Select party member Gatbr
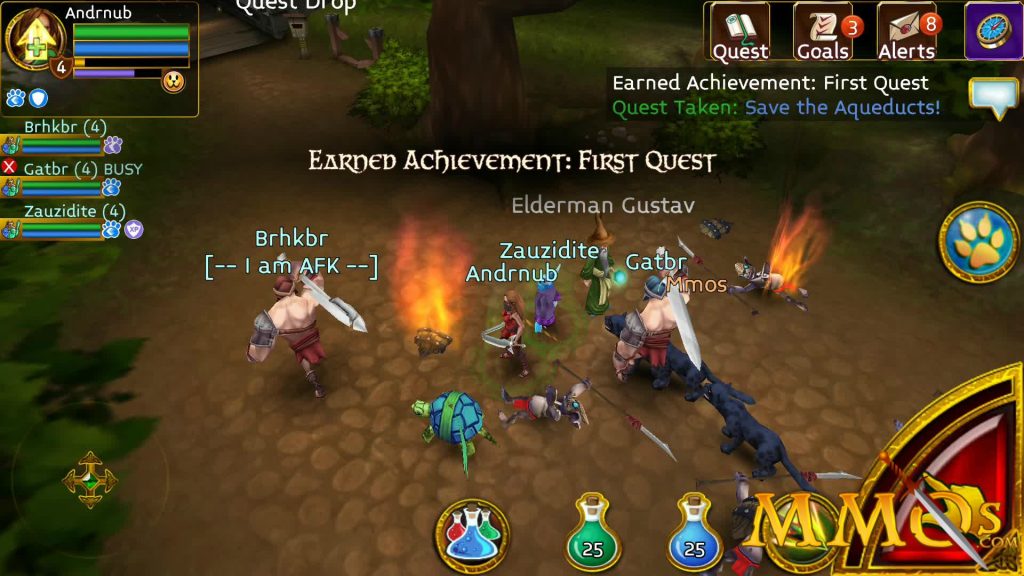 pyautogui.click(x=62, y=179)
